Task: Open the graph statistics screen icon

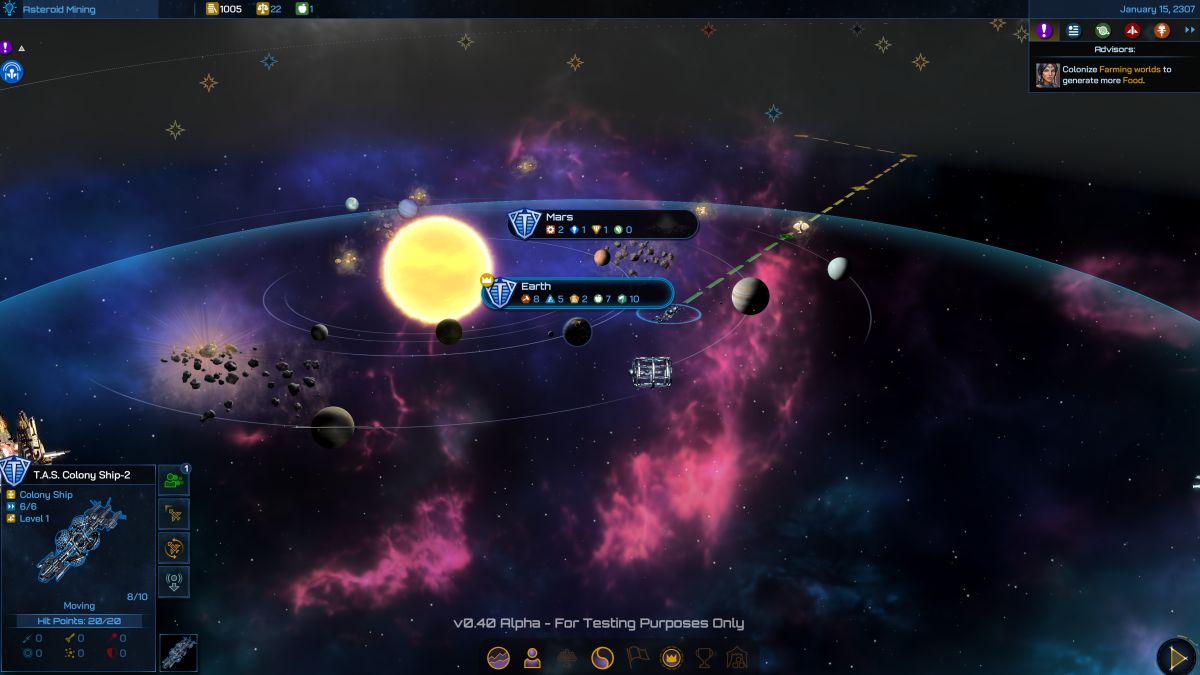Action: 498,657
